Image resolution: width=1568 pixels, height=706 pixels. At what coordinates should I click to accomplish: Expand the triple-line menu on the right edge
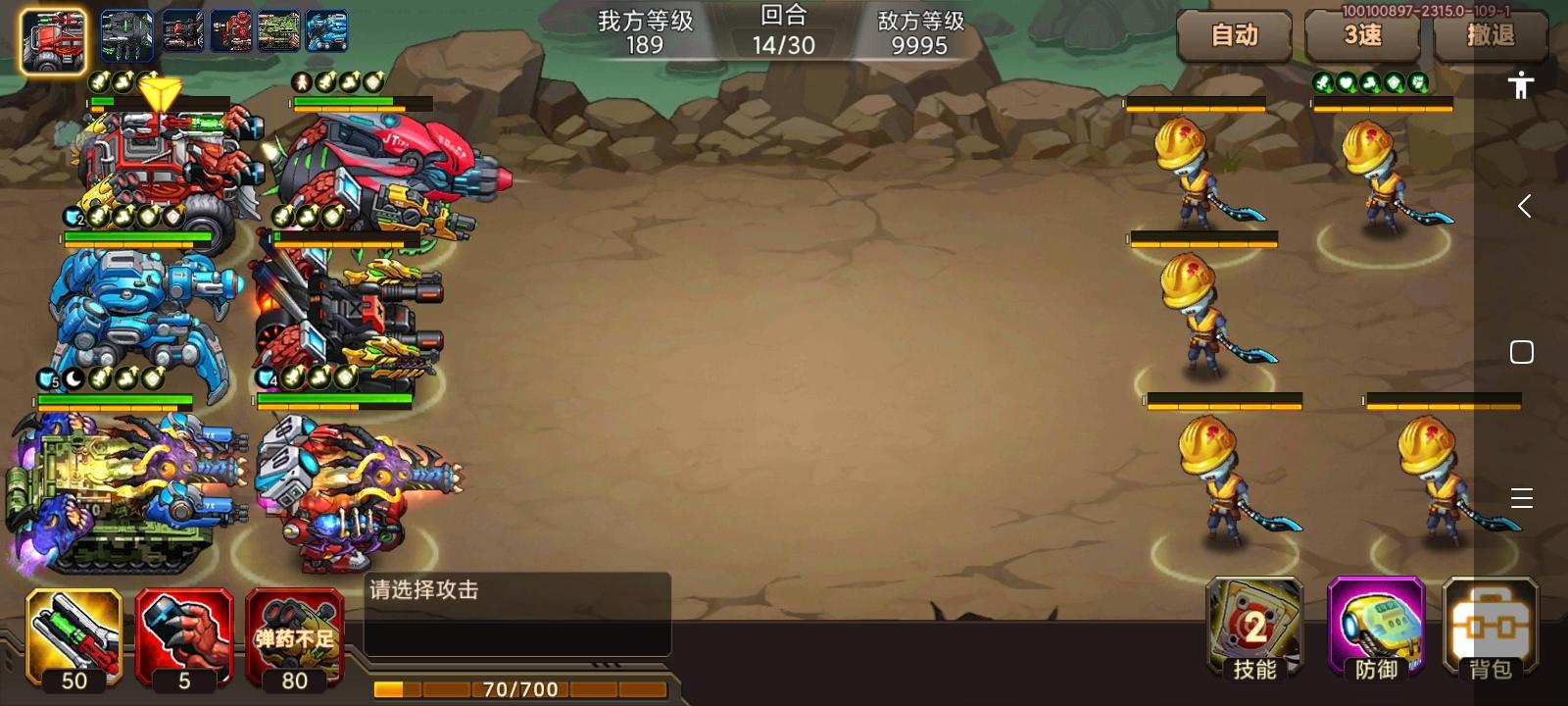click(1522, 499)
